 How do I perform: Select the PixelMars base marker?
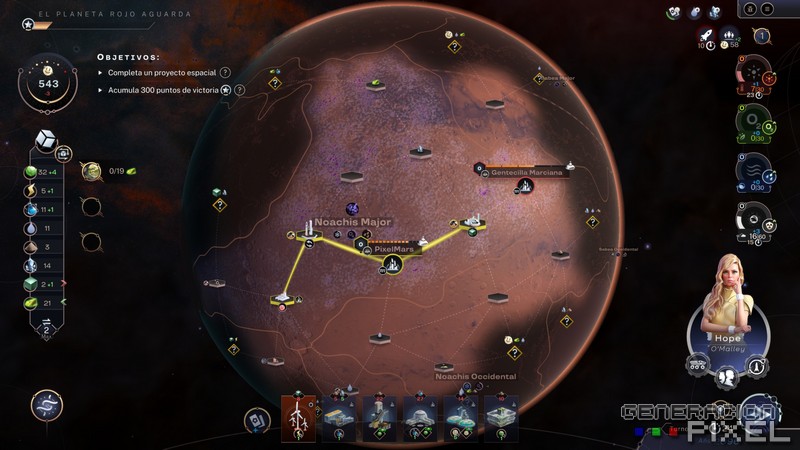393,265
